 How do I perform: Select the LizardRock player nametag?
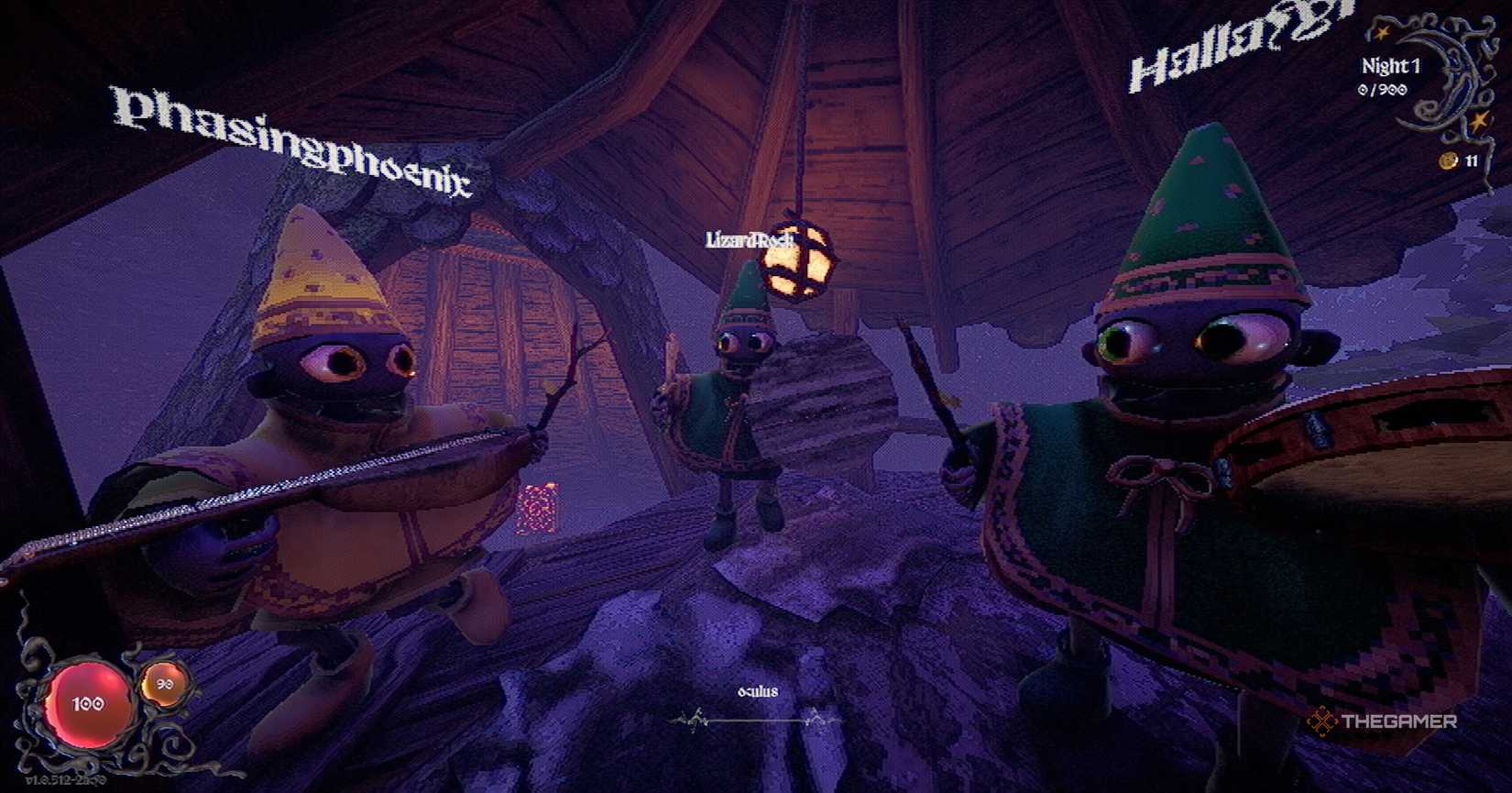tap(753, 239)
